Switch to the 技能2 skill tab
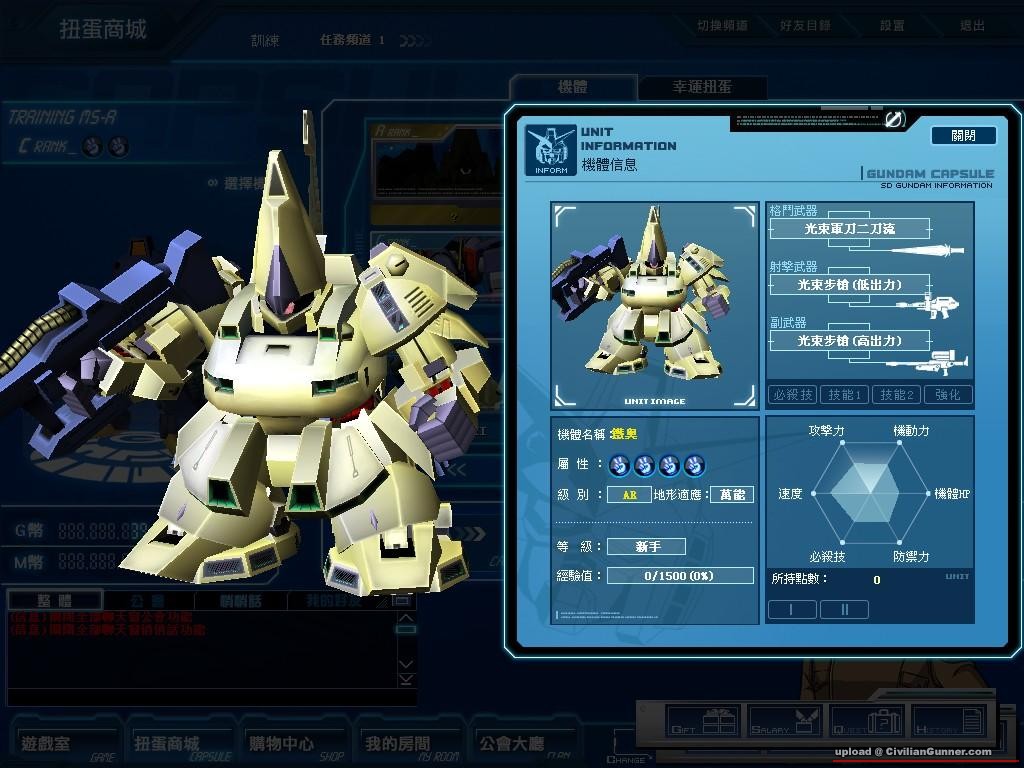The height and width of the screenshot is (768, 1024). [896, 395]
